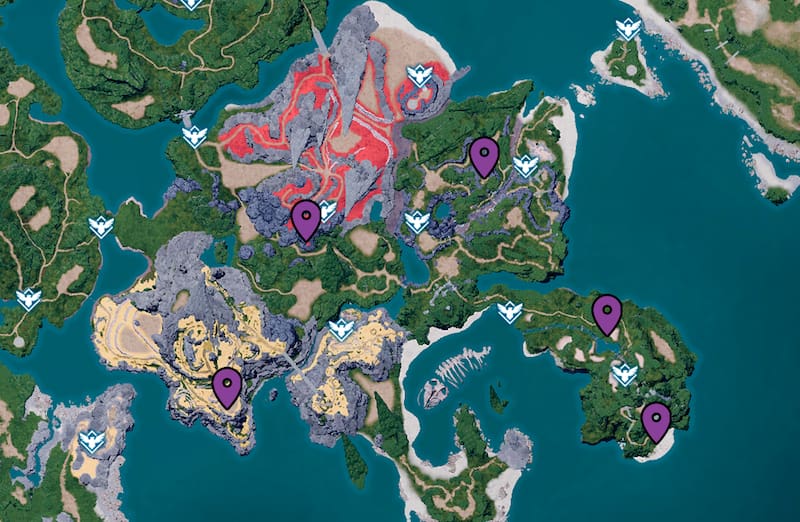Select the purple pin beside the southeast island's lake

point(607,313)
